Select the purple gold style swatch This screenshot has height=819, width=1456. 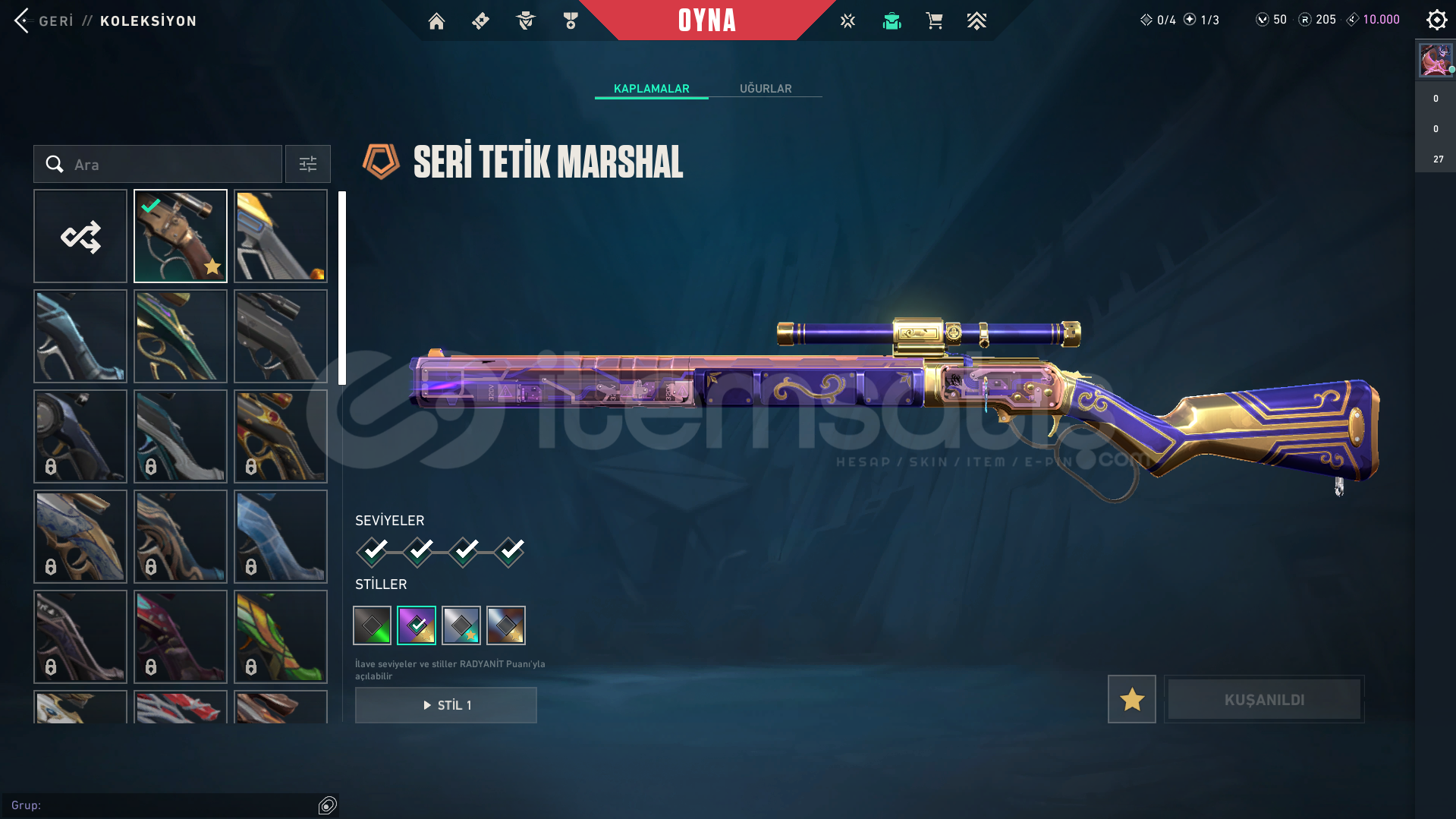[x=417, y=625]
